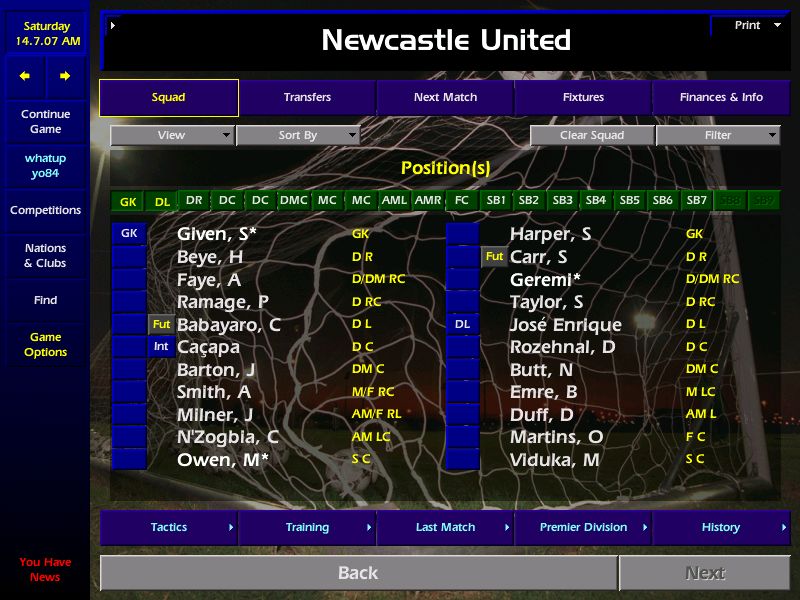
Task: Continue the game
Action: pos(45,121)
